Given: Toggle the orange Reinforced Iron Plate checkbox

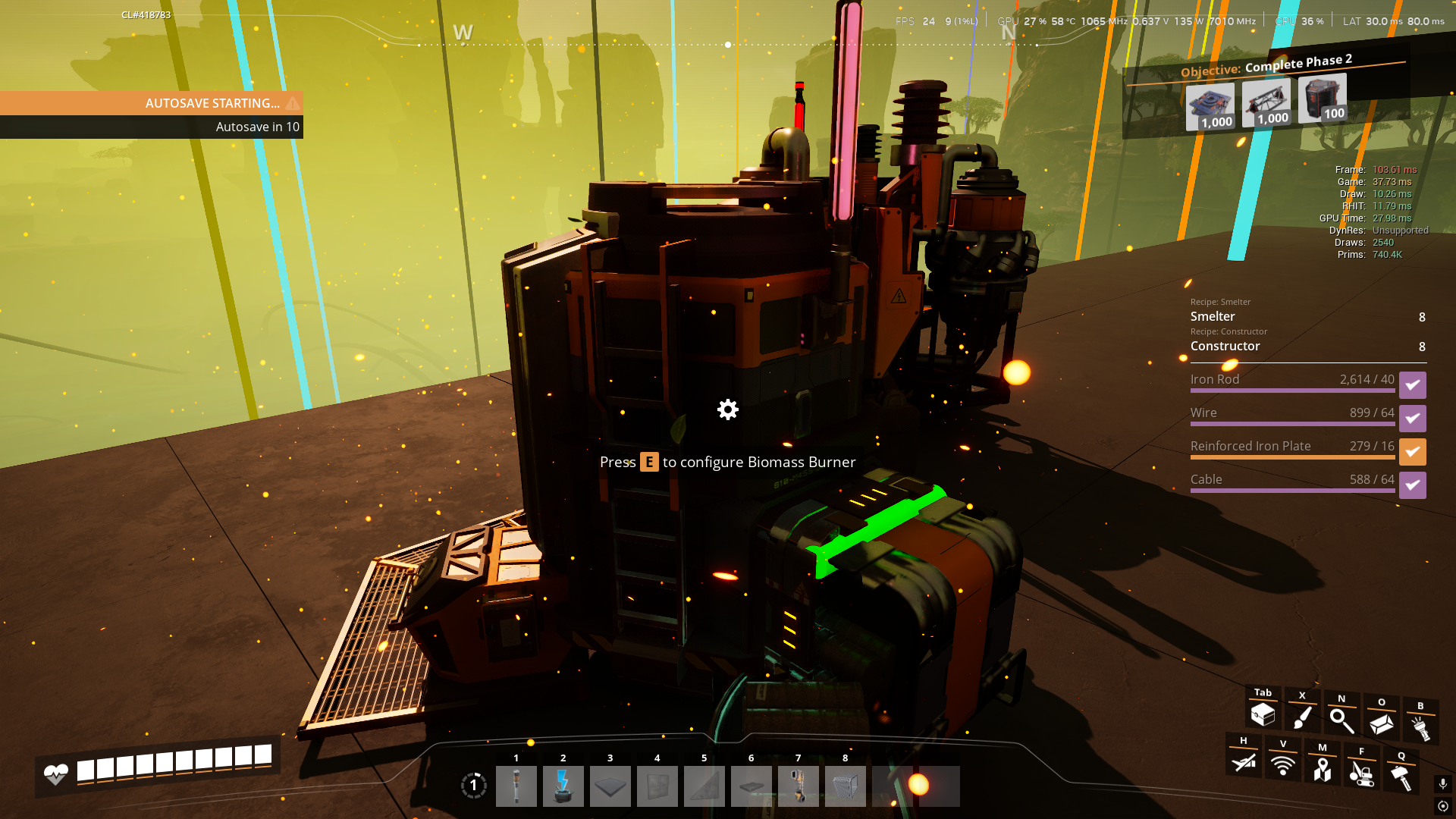Looking at the screenshot, I should click(x=1412, y=452).
